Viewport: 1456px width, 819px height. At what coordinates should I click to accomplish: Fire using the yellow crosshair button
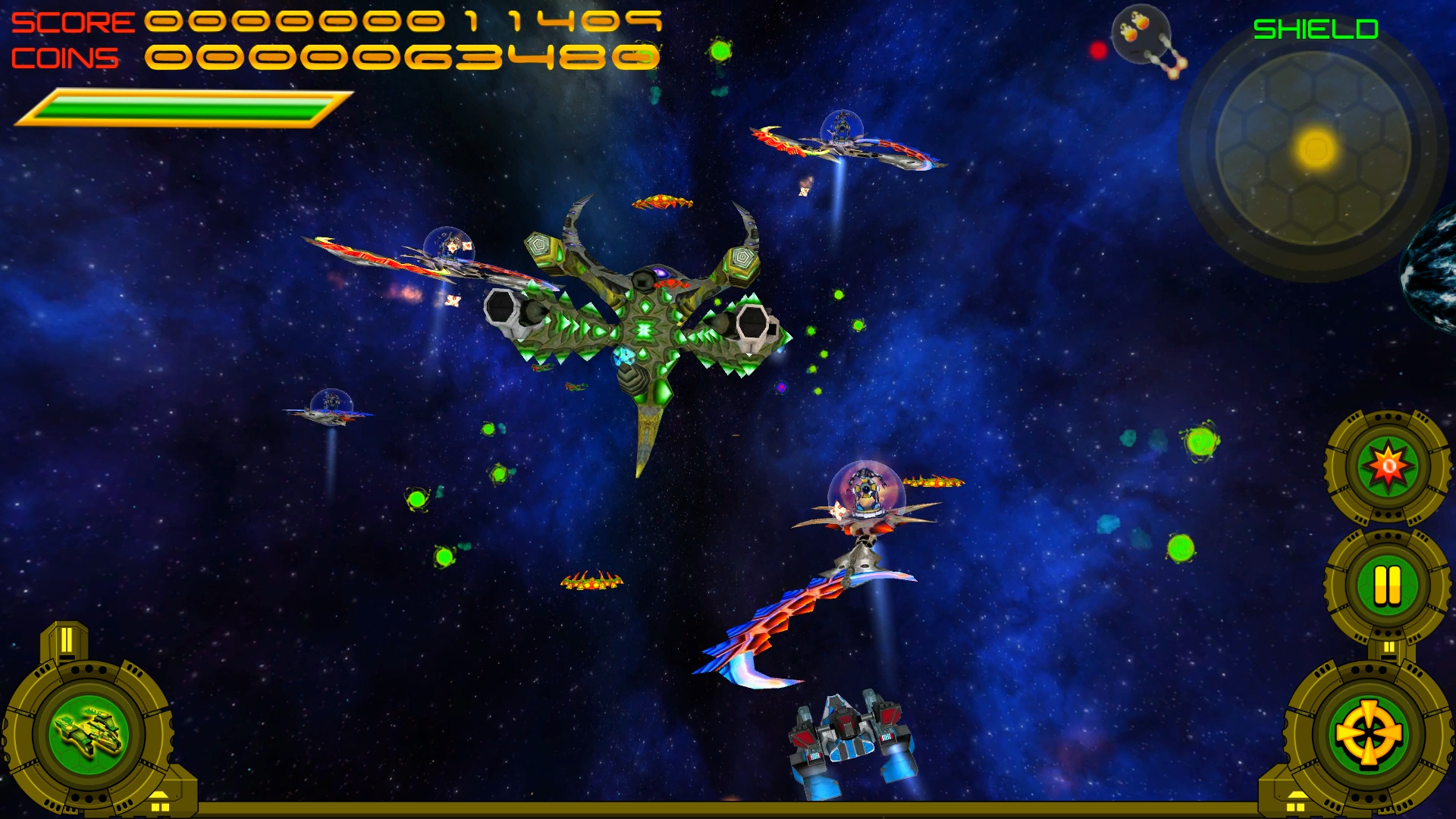1369,734
